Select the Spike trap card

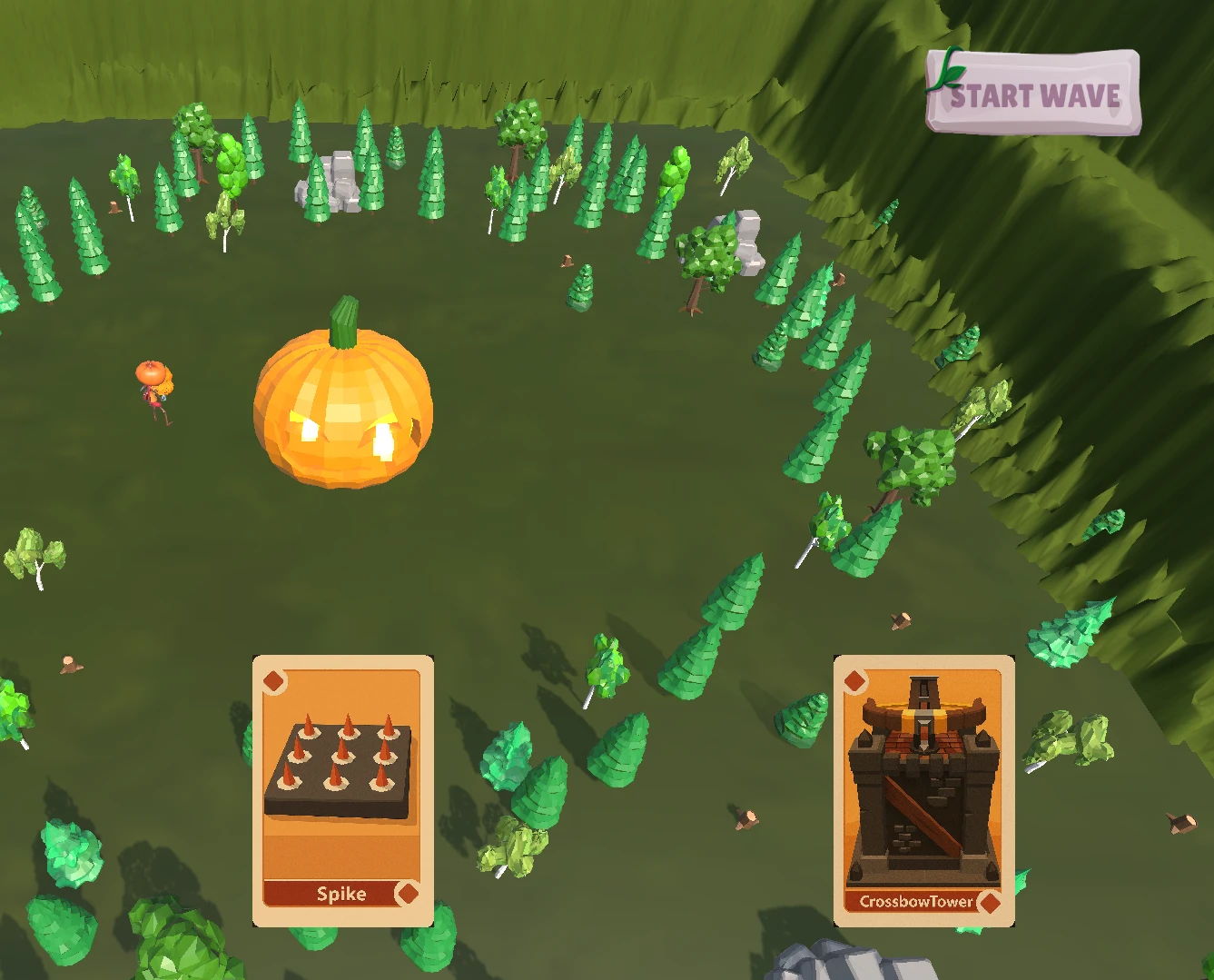[x=342, y=790]
